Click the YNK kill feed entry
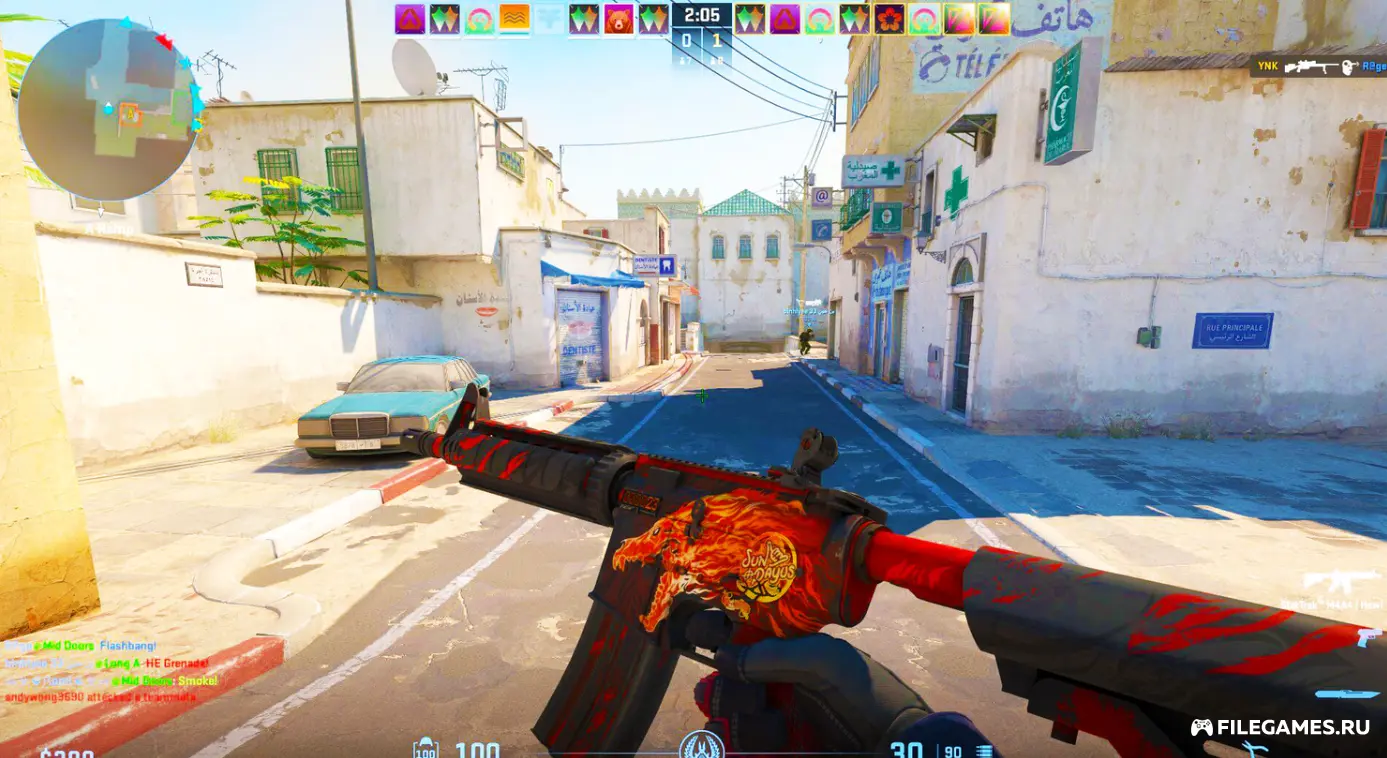Image resolution: width=1387 pixels, height=758 pixels. 1318,66
